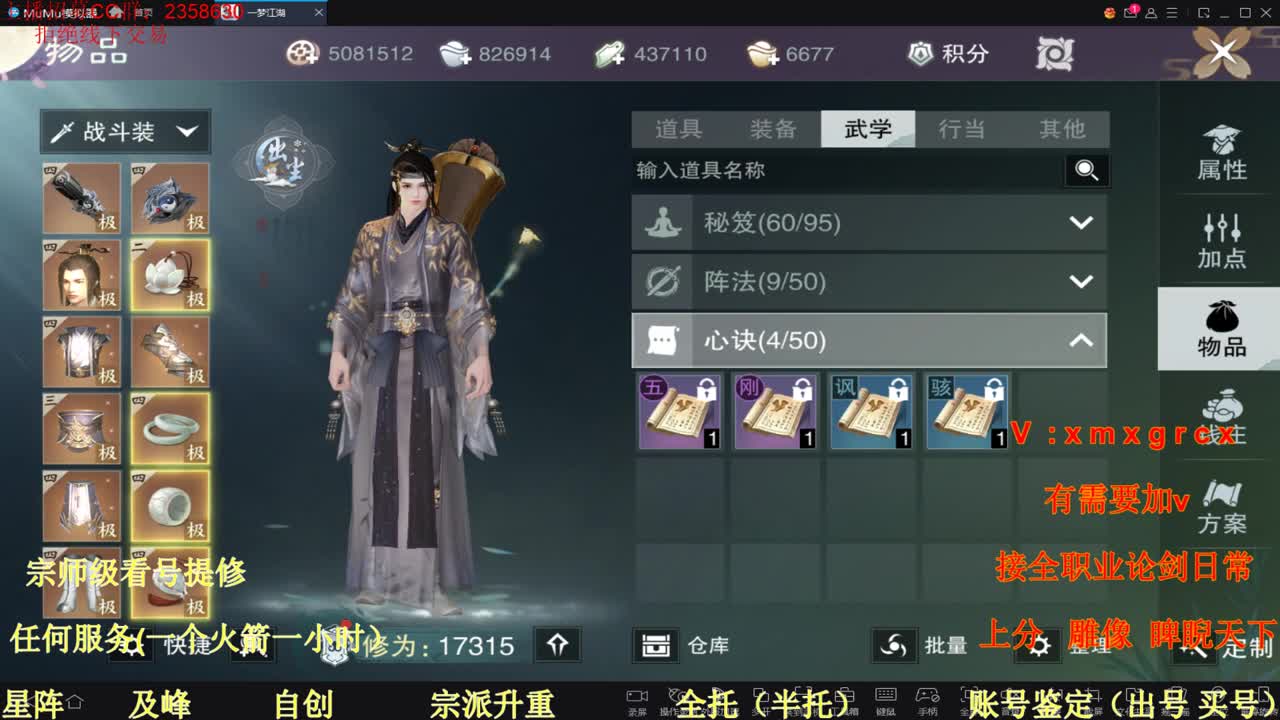Click the 手柄 gamepad icon in emulator toolbar

tap(926, 693)
